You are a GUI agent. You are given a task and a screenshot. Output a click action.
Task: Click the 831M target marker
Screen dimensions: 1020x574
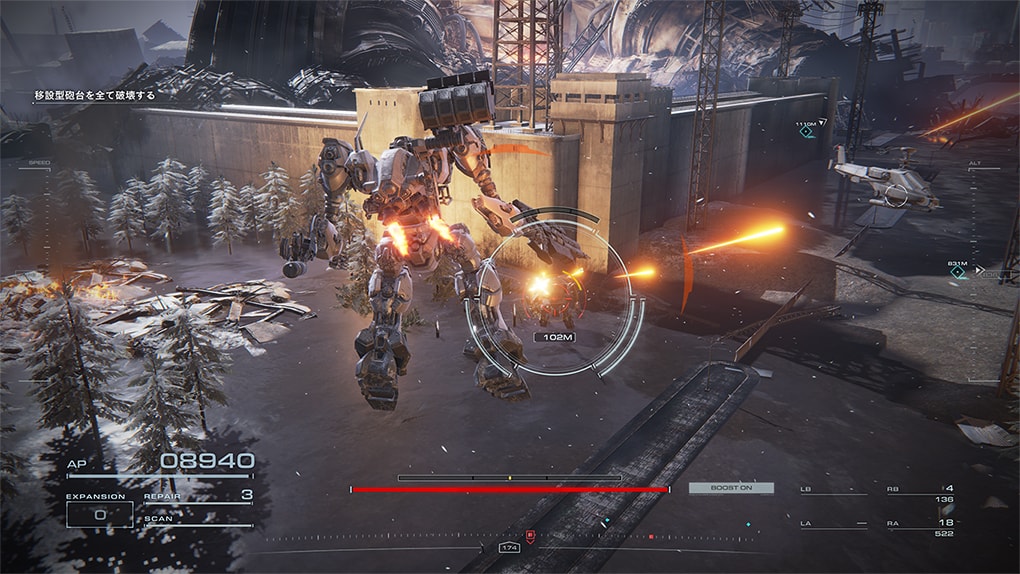[958, 271]
